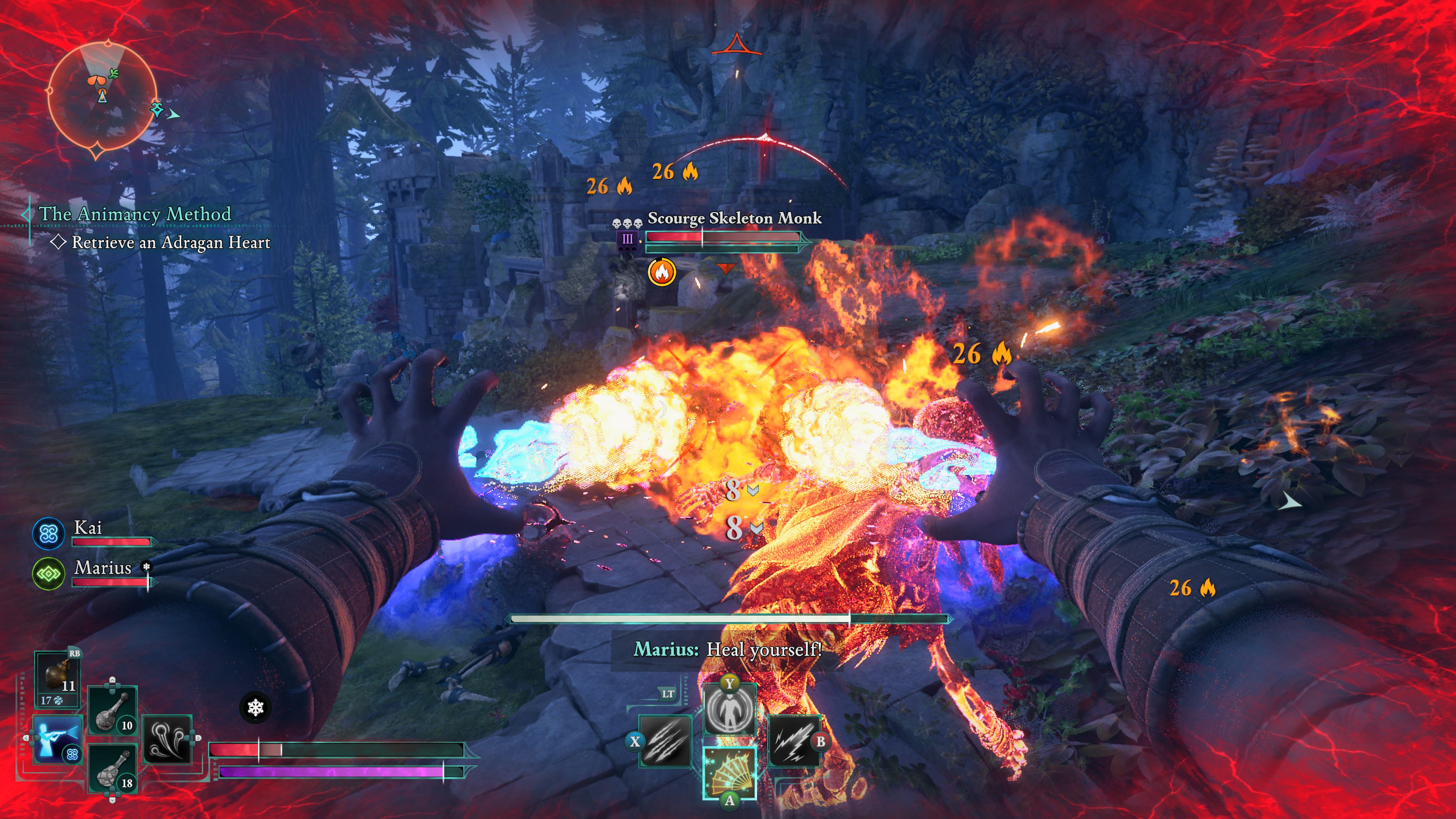Open The Animancy Method quest tracker
The height and width of the screenshot is (819, 1456).
coord(135,214)
